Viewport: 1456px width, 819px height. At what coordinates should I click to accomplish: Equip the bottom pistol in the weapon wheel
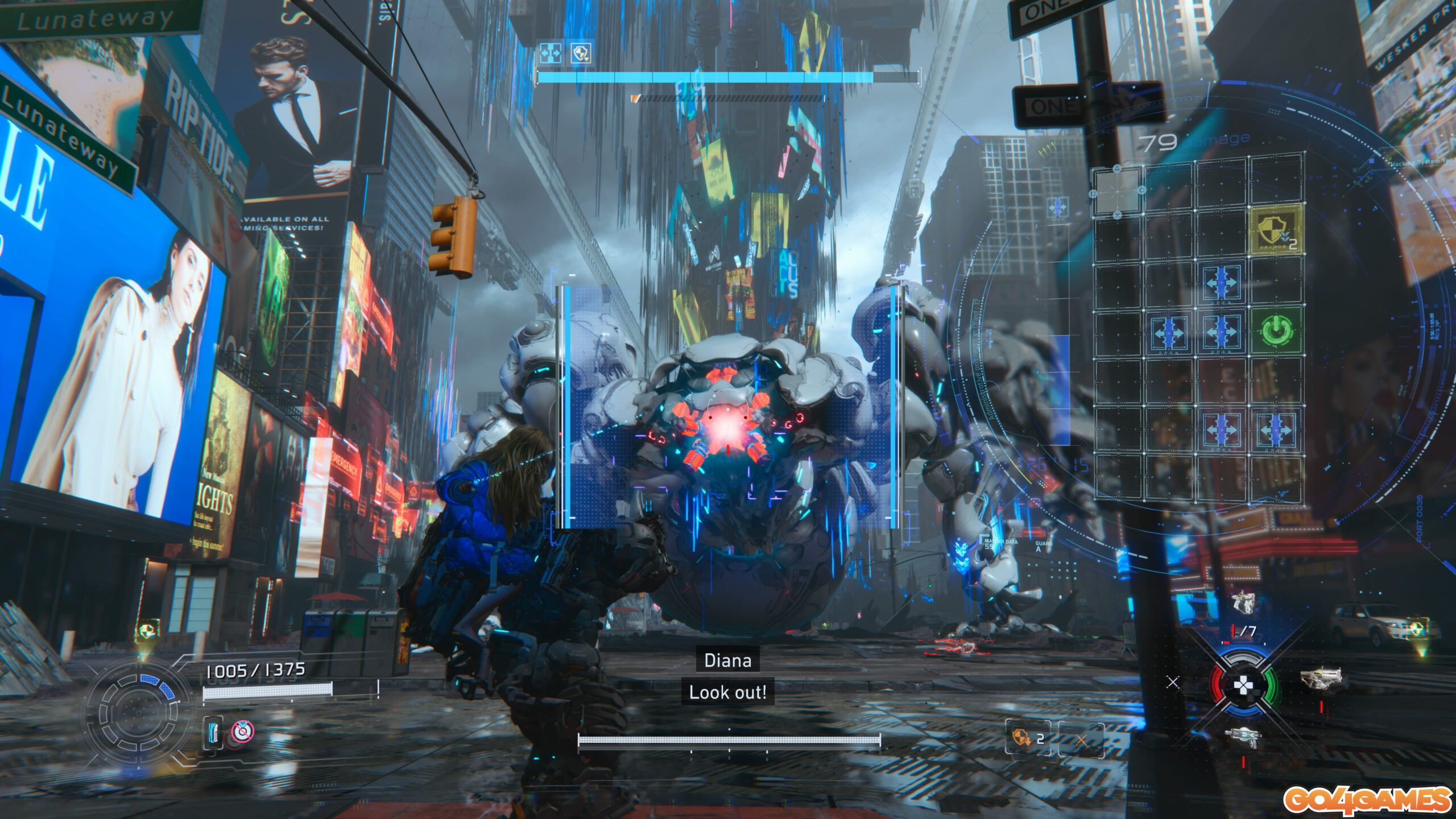(x=1243, y=738)
